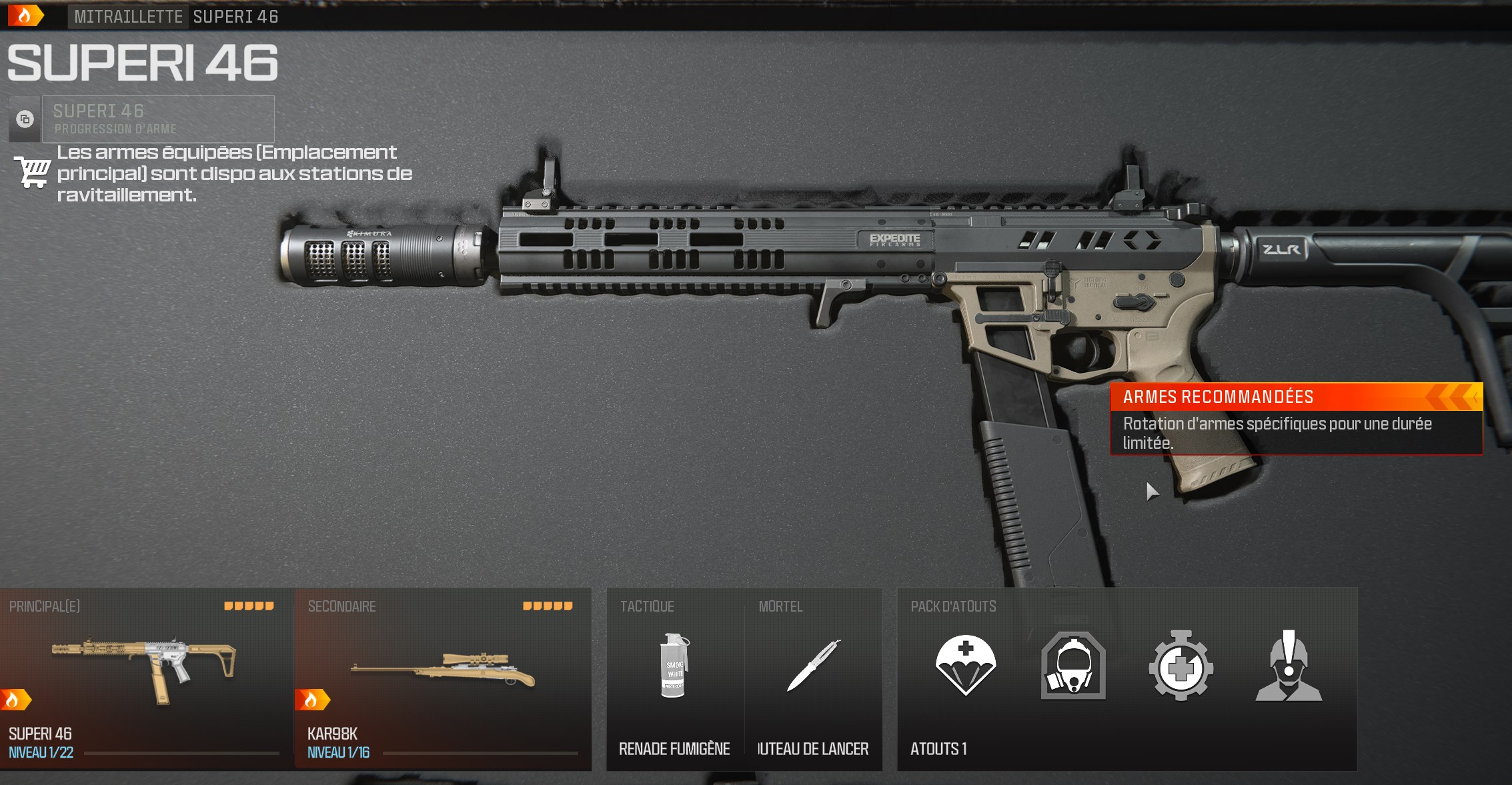Click the flame badge on the KAR98K card
The width and height of the screenshot is (1512, 785).
[x=315, y=698]
